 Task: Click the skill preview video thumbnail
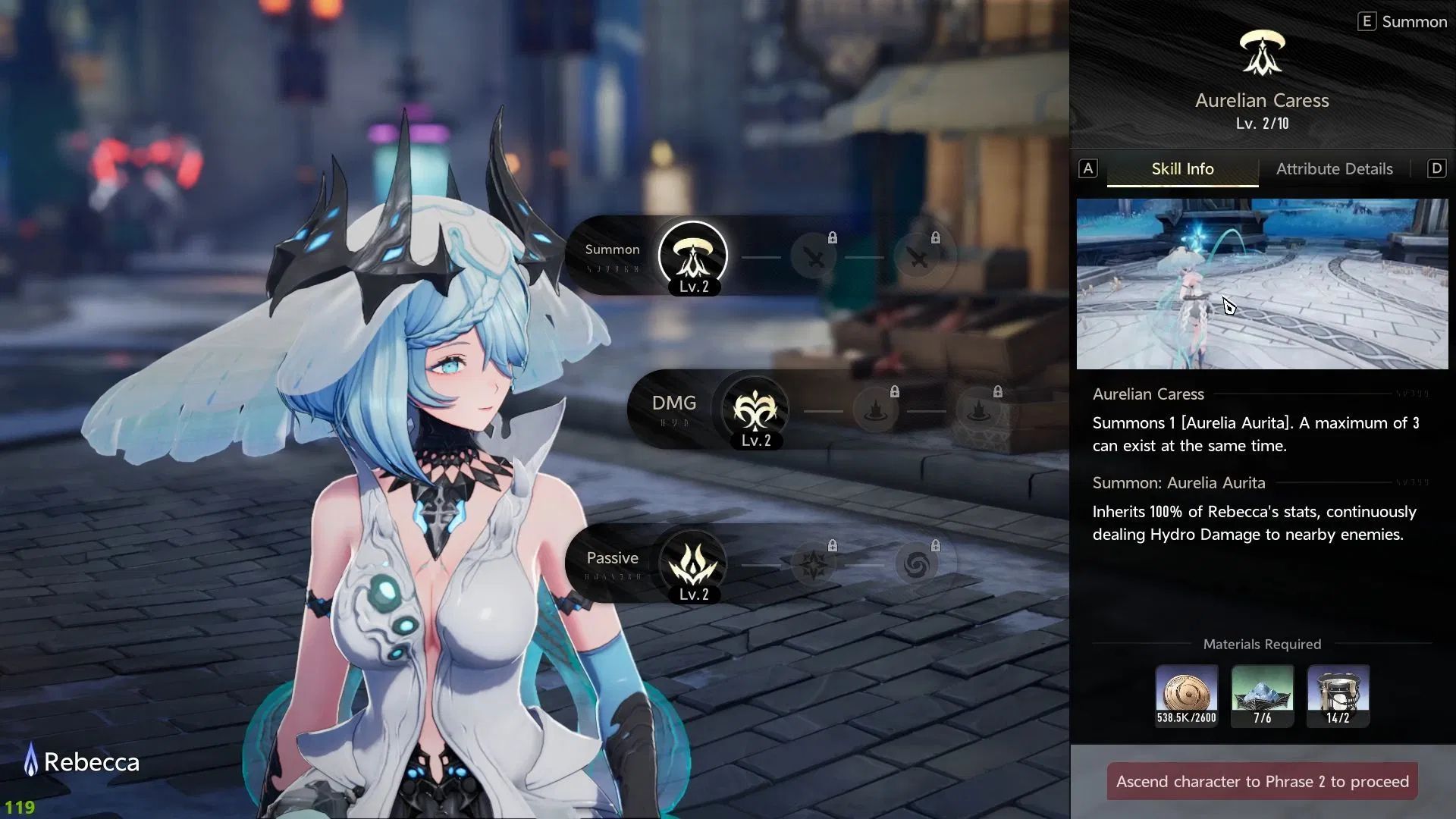point(1261,283)
